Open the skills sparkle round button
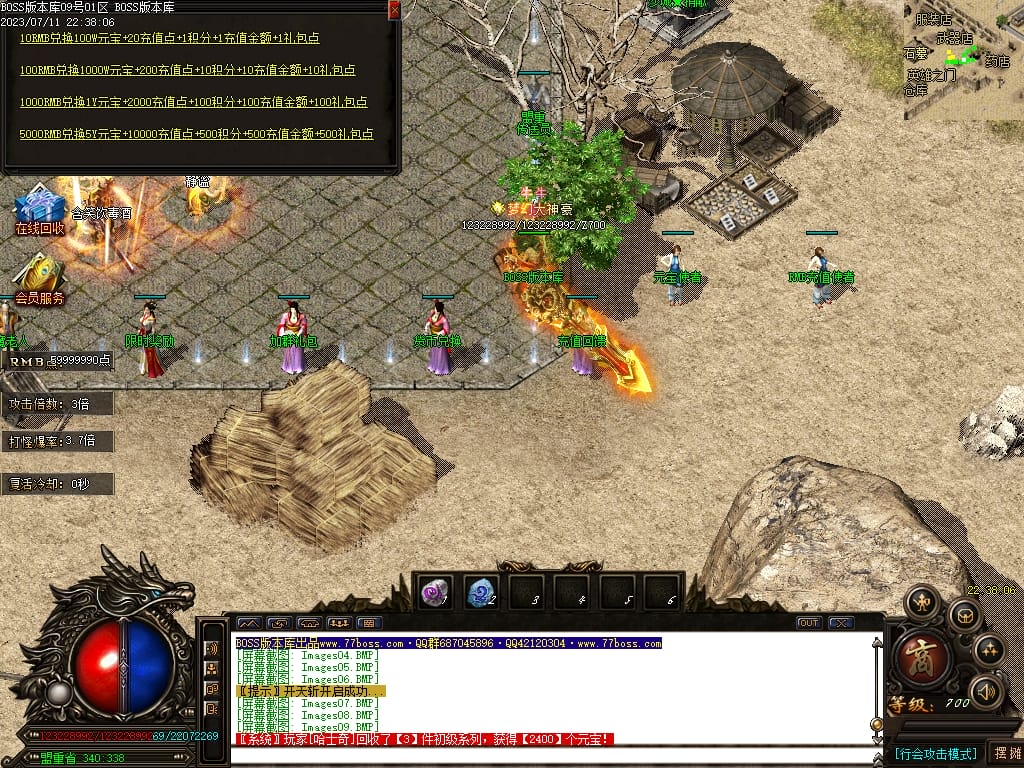 989,650
